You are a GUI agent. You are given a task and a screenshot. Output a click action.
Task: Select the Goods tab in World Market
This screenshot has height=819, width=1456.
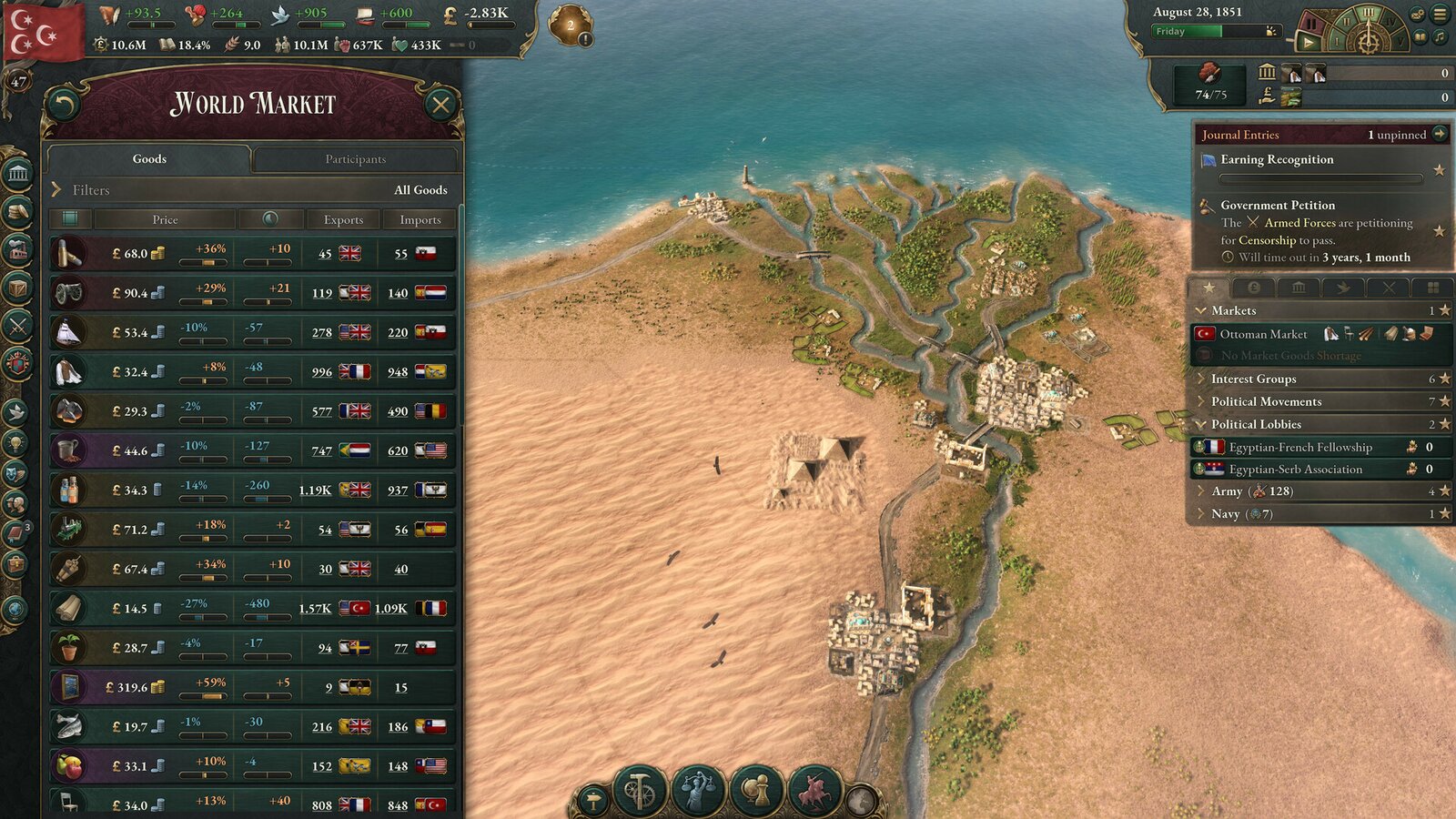coord(148,158)
